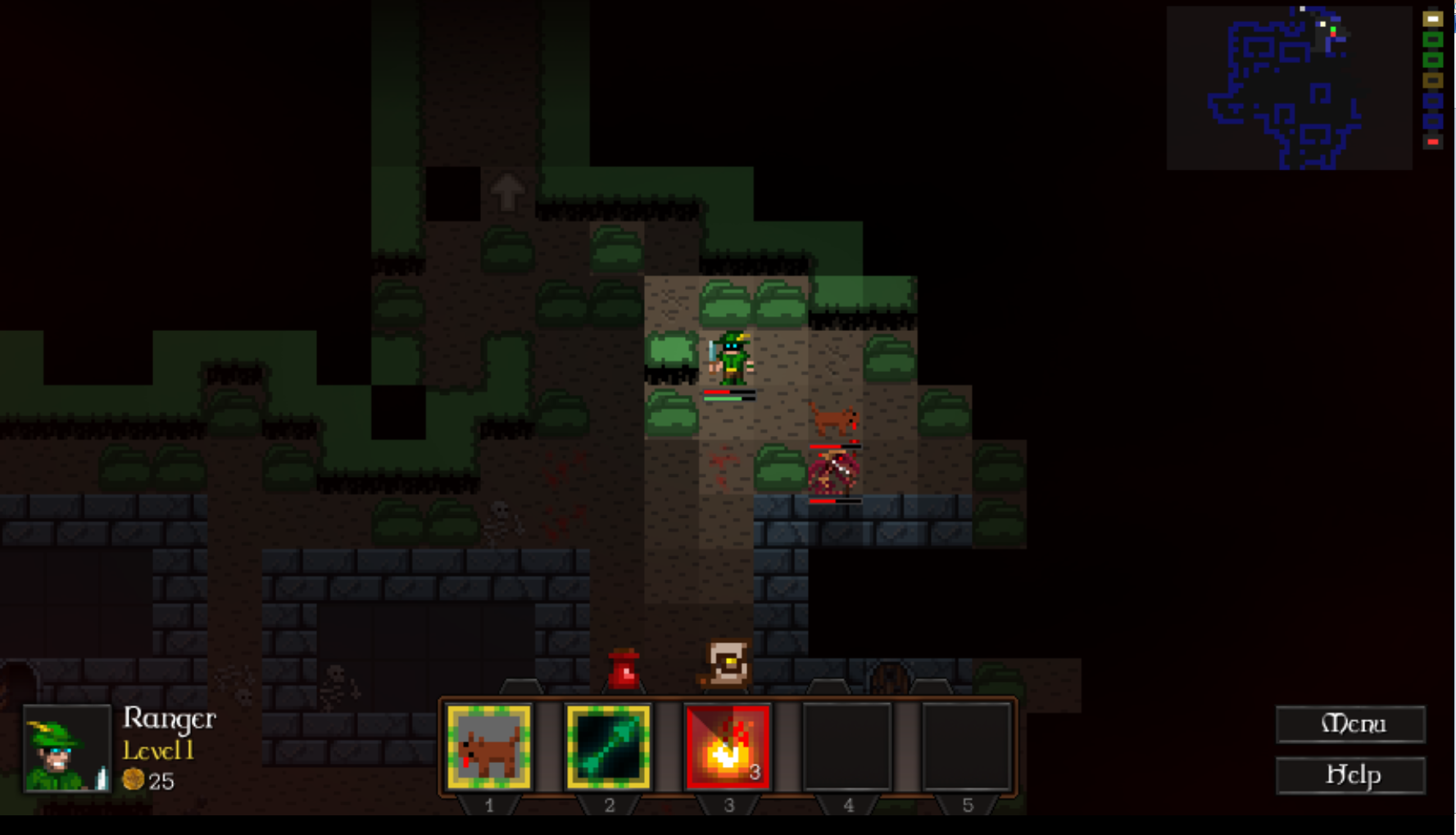This screenshot has width=1456, height=835.
Task: Use the fire explosion ability
Action: coord(728,747)
